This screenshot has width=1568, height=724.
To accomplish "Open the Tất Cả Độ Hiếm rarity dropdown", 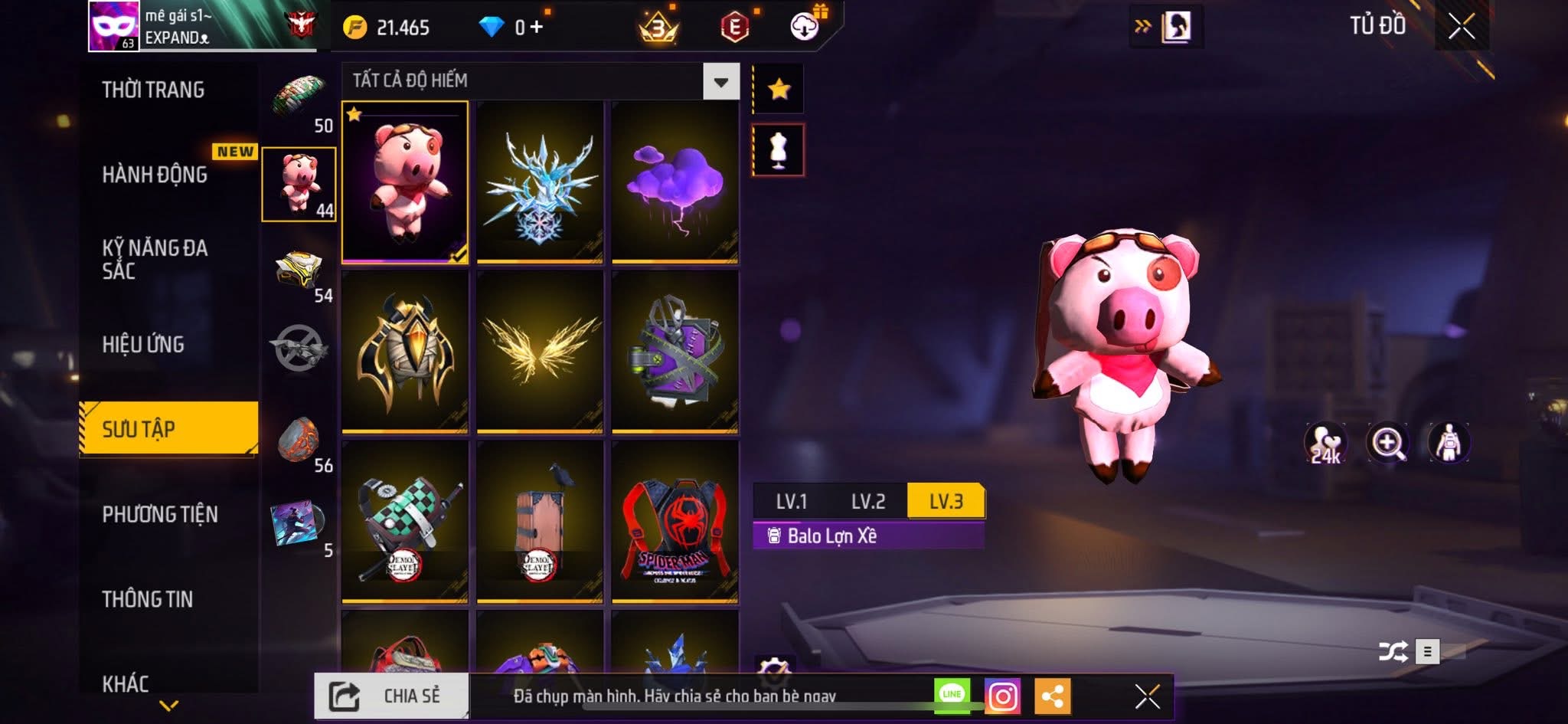I will coord(720,81).
